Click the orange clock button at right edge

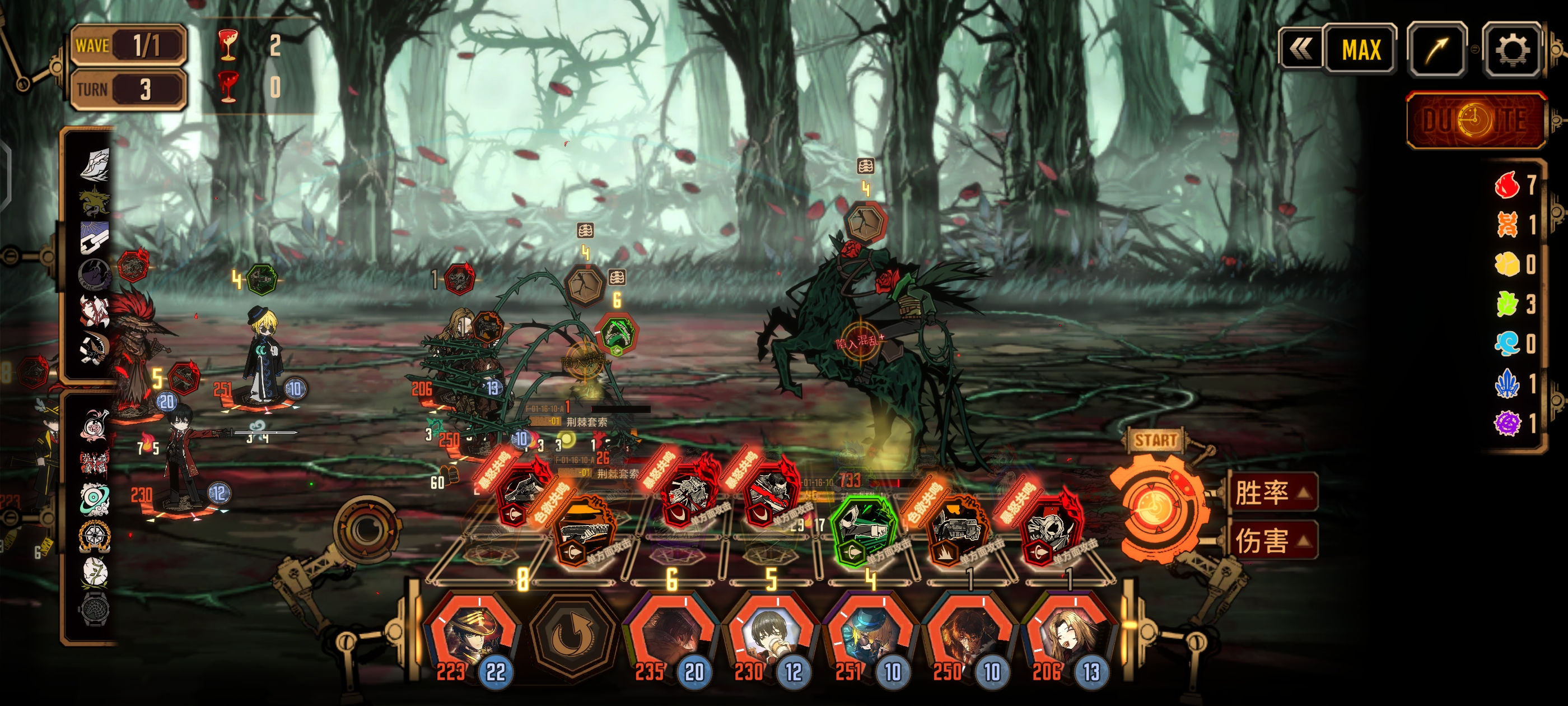[1475, 120]
